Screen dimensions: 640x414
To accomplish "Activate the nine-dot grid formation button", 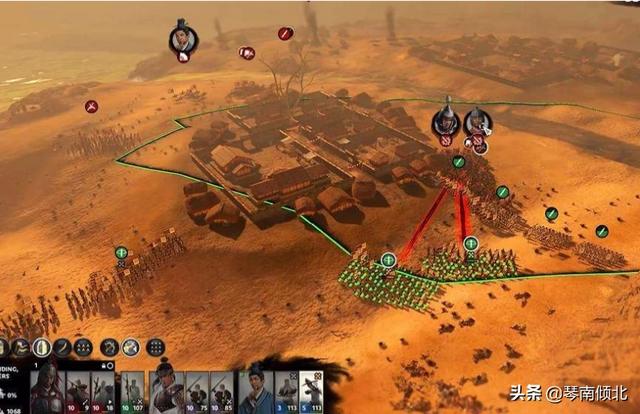I will [x=155, y=347].
